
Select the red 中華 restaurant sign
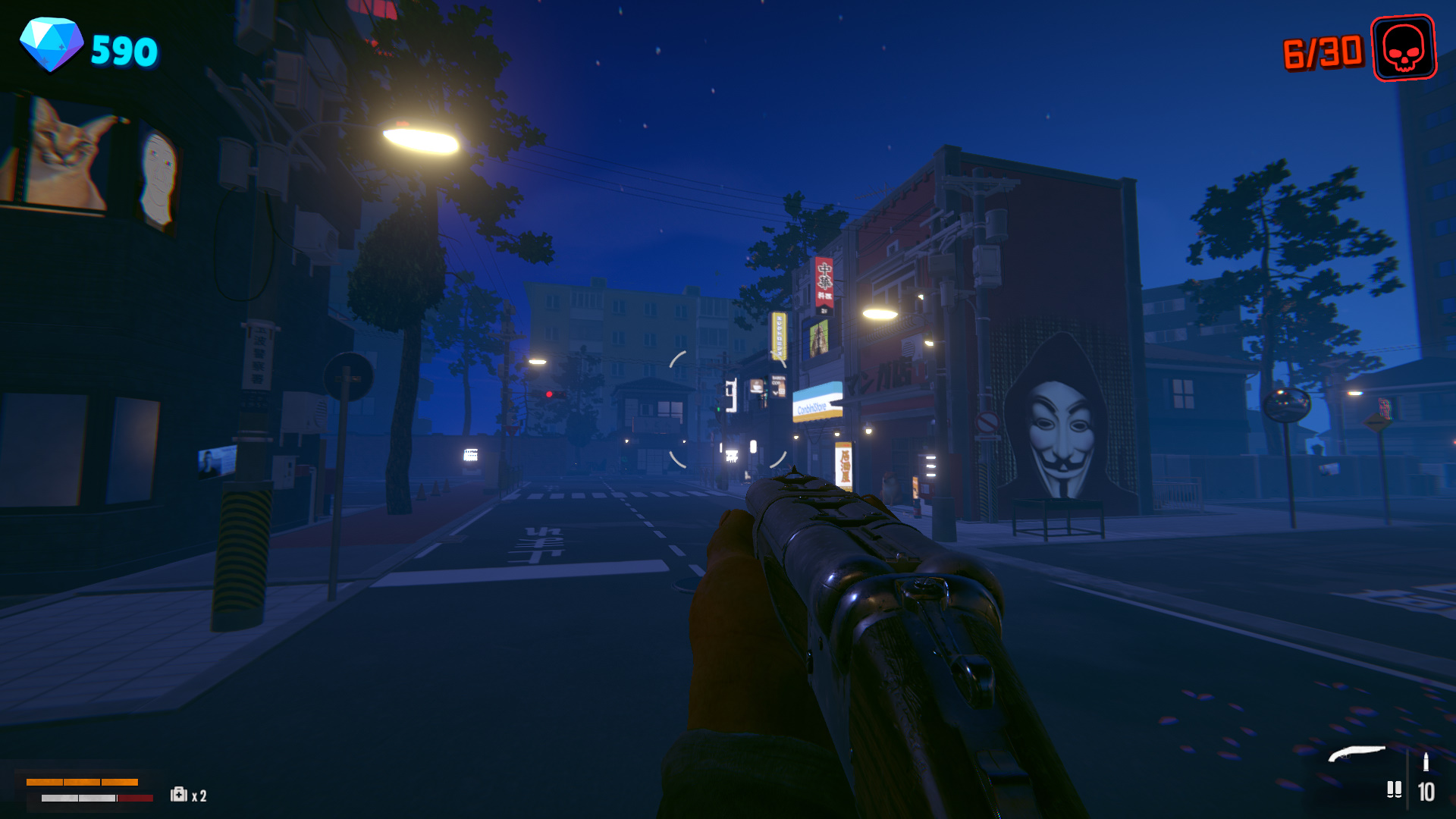coord(823,281)
